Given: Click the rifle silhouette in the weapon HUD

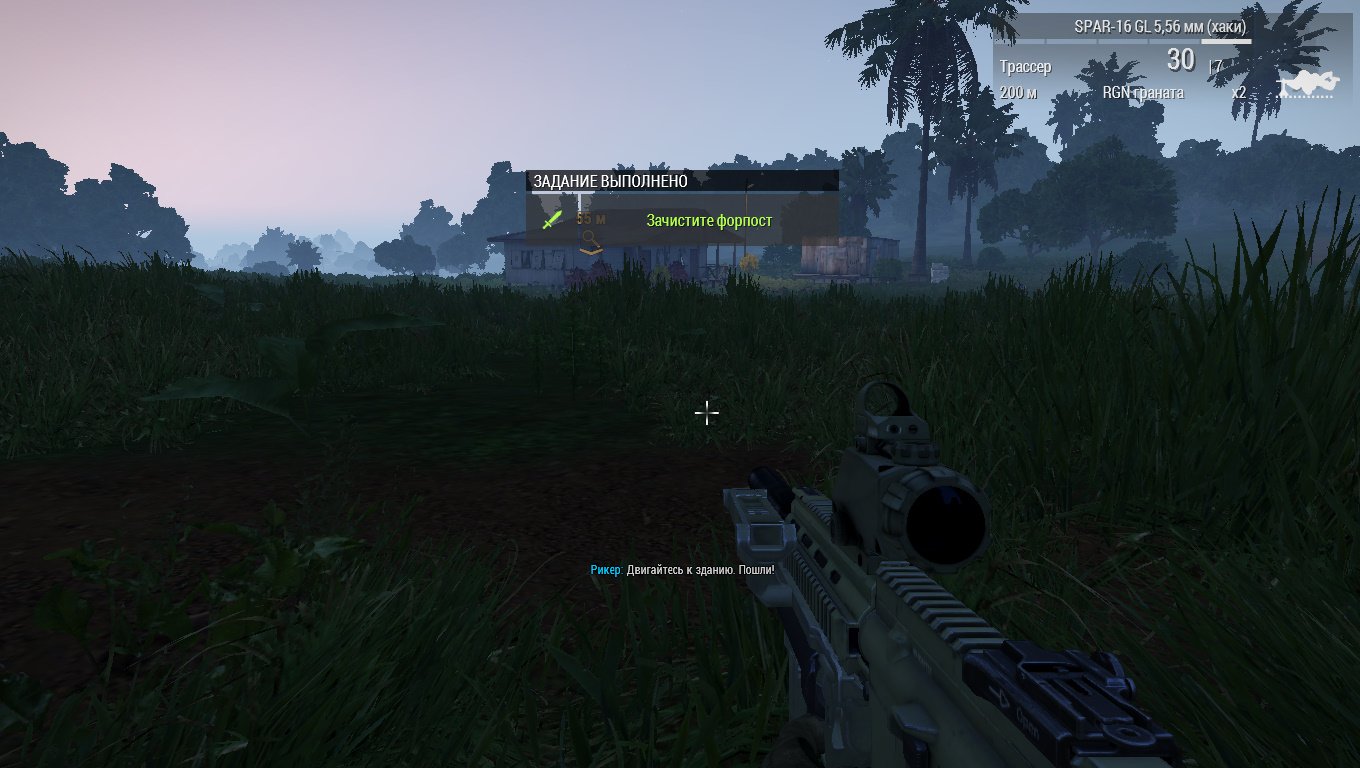Looking at the screenshot, I should click(1312, 80).
